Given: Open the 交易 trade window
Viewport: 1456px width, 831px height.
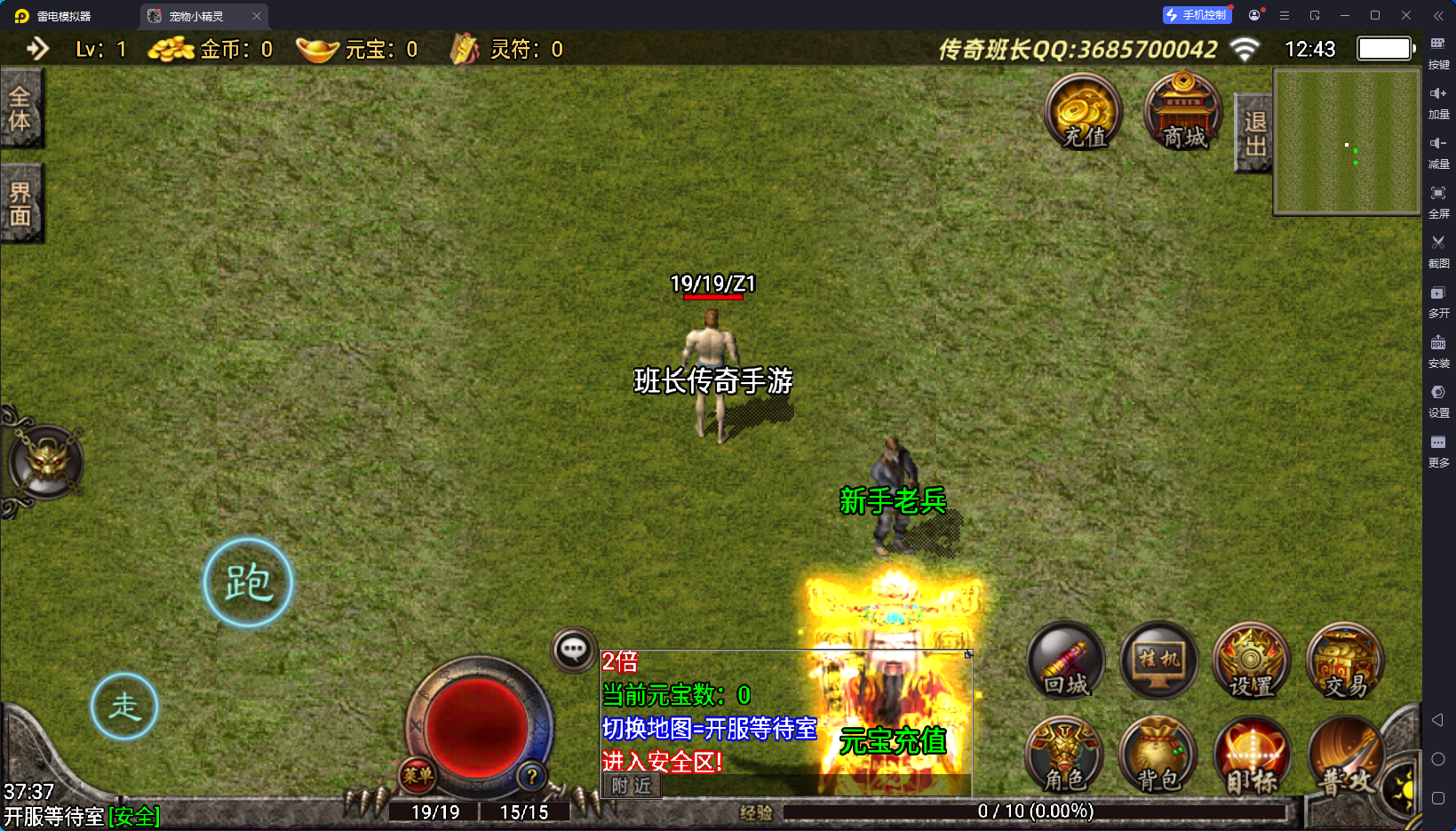Looking at the screenshot, I should coord(1345,661).
